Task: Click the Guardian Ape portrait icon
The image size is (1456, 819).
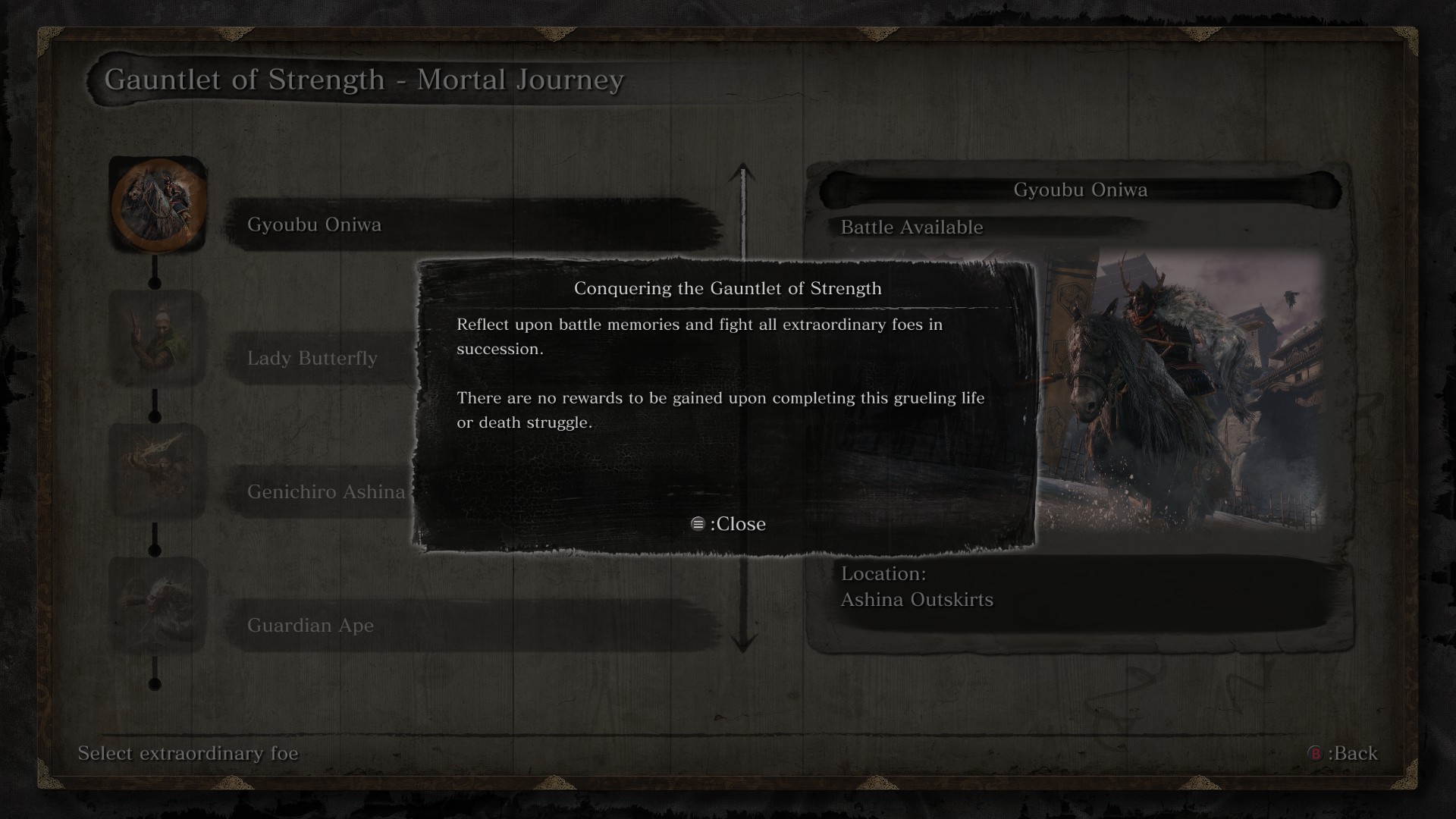Action: (158, 605)
